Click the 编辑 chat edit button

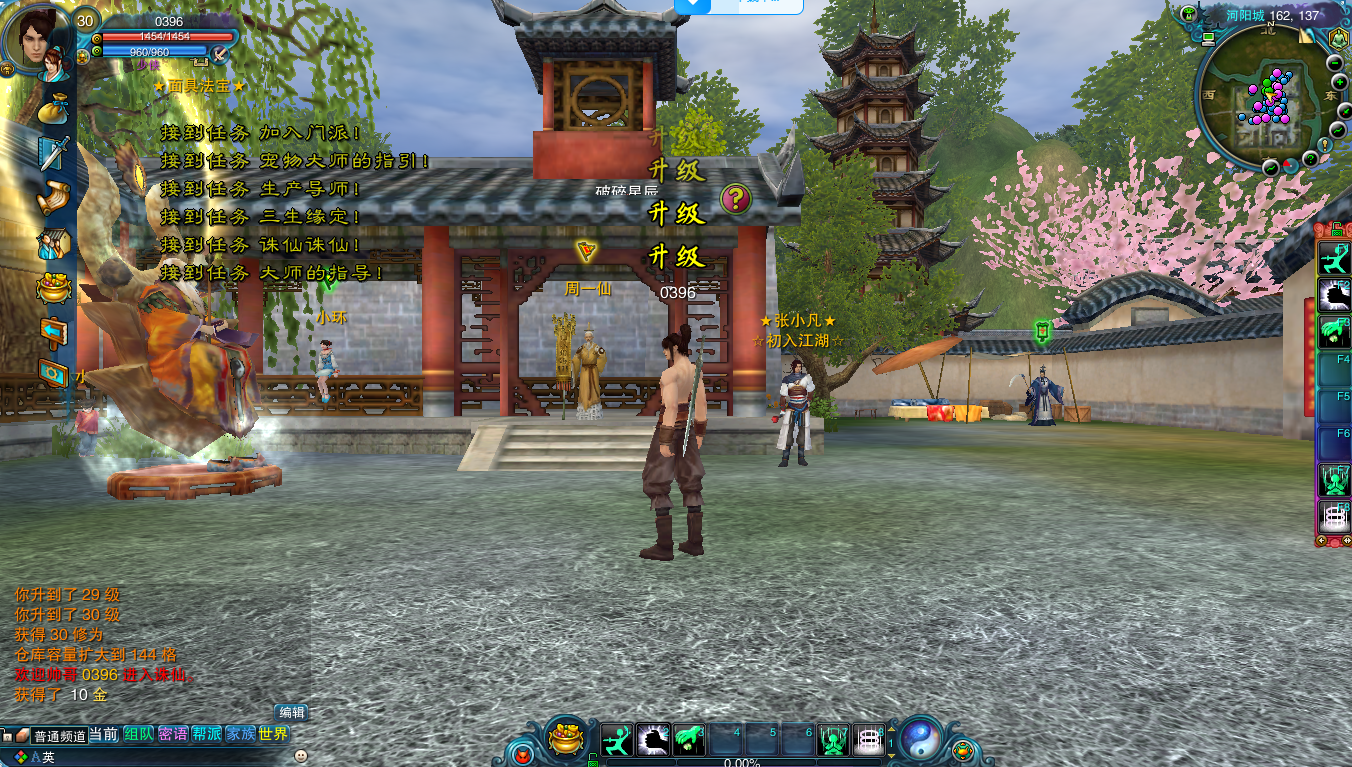[292, 712]
